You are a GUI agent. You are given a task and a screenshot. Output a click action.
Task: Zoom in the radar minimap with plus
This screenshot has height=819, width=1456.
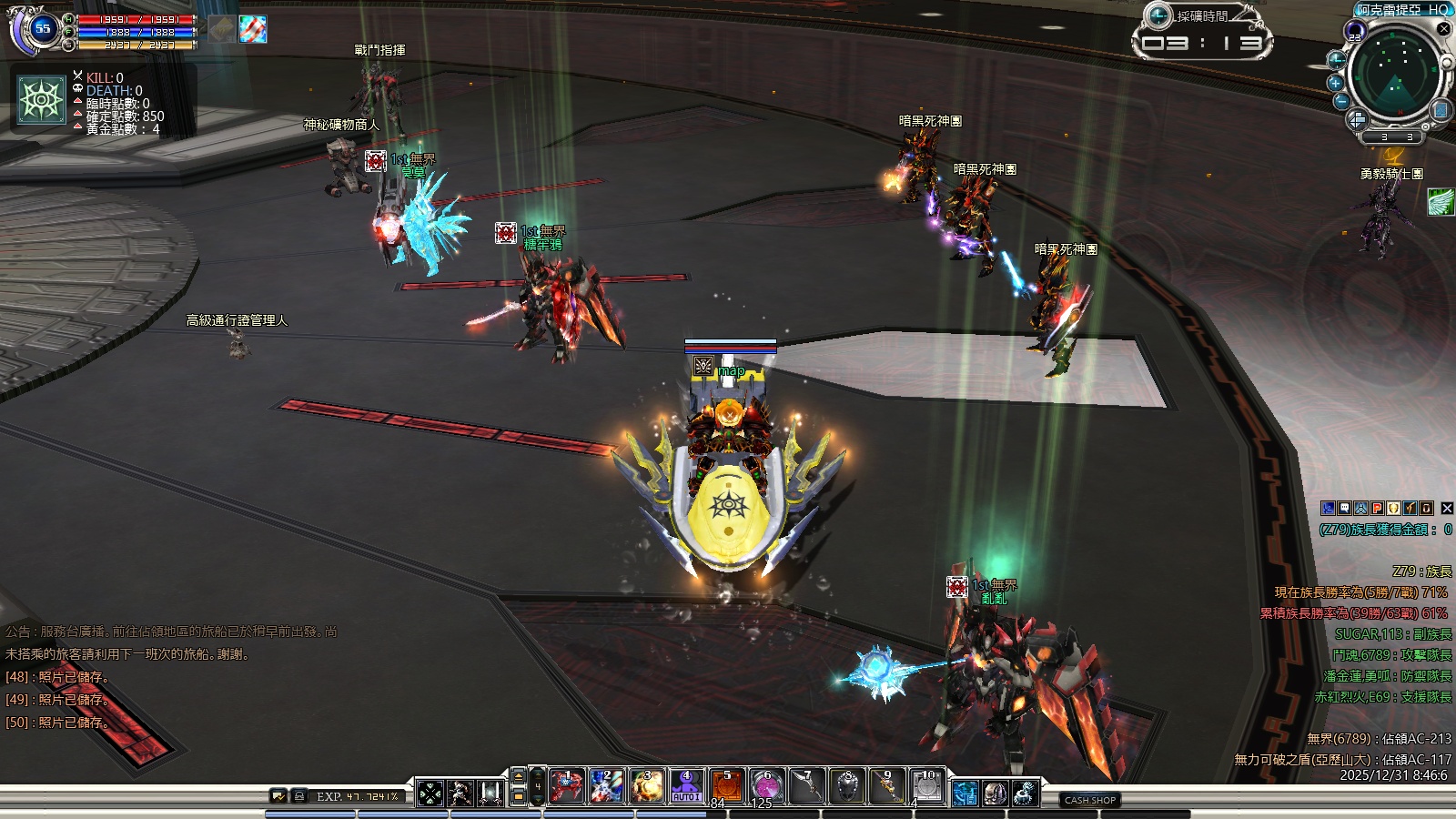[1336, 83]
